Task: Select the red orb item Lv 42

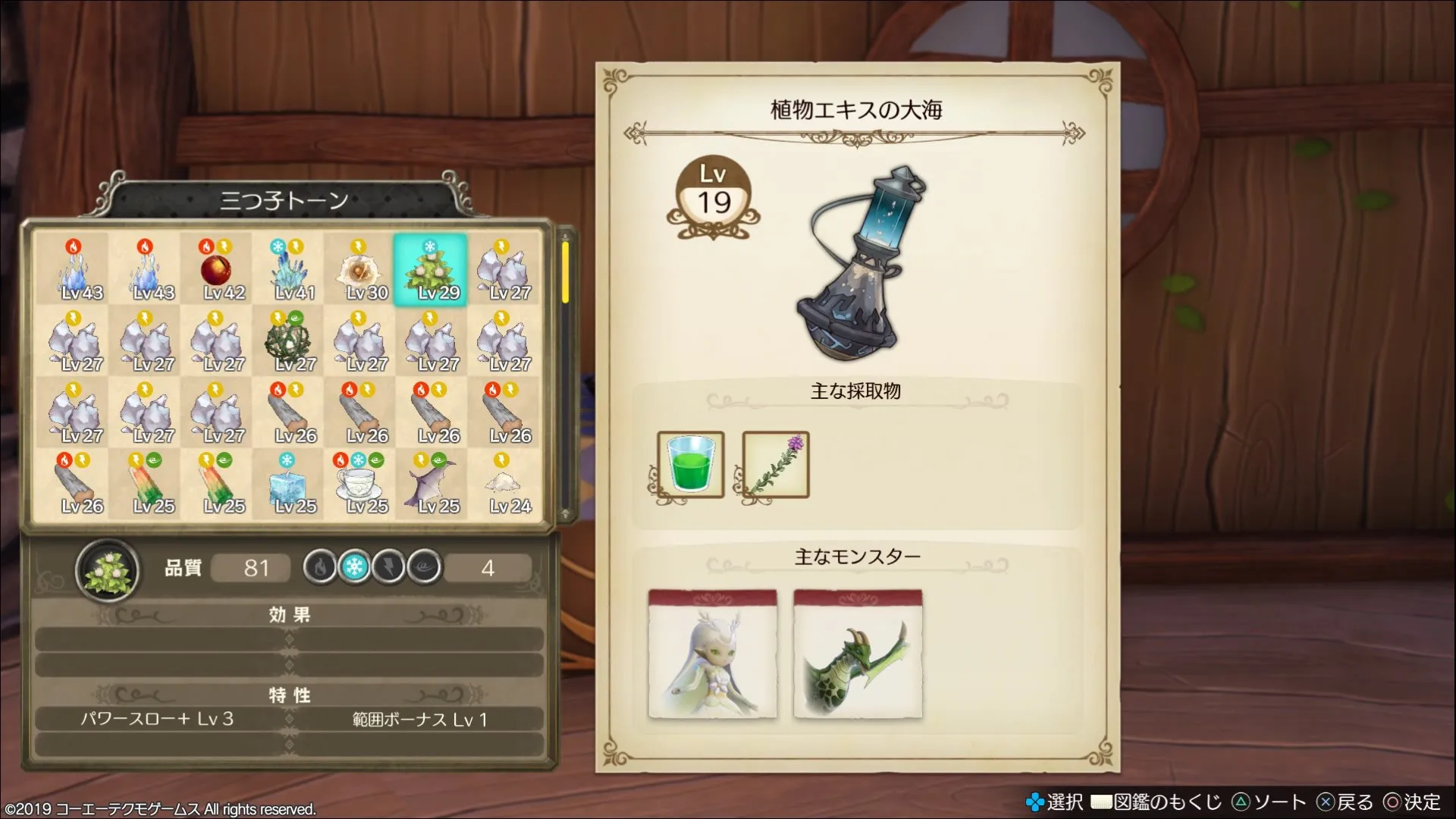Action: pyautogui.click(x=216, y=270)
